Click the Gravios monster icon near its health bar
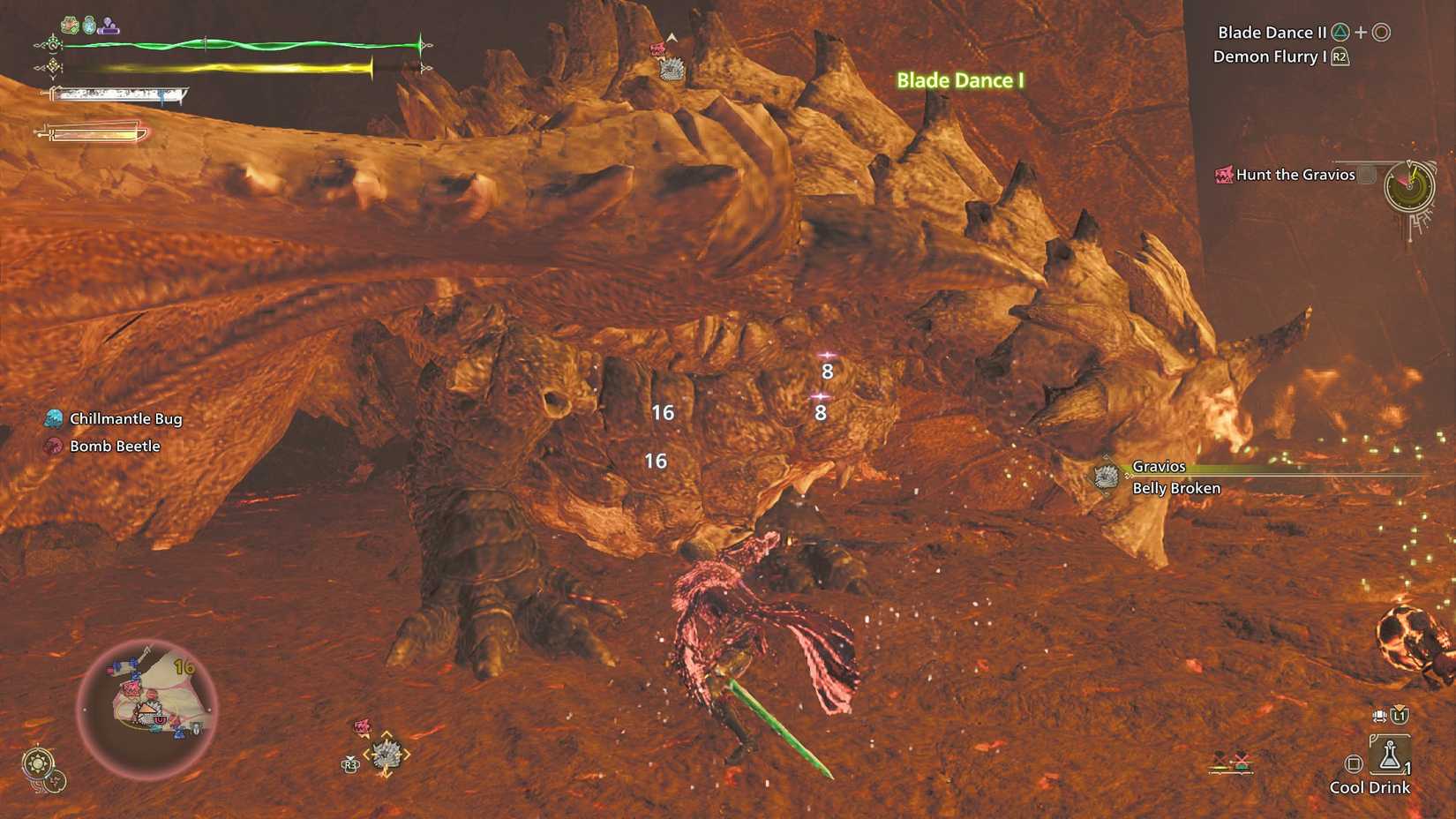Viewport: 1456px width, 819px height. point(1106,477)
